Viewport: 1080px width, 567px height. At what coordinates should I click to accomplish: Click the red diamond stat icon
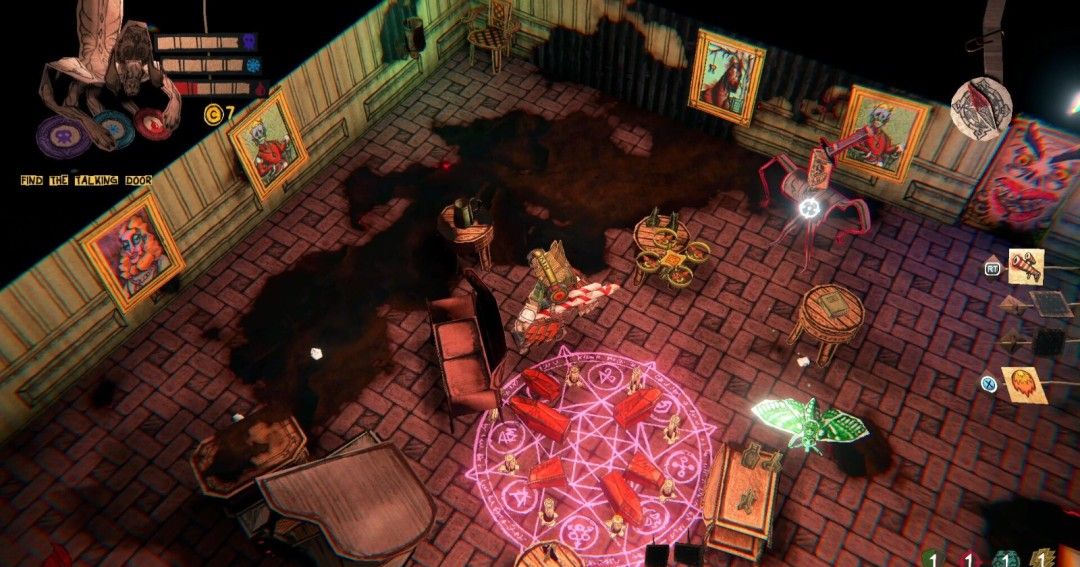pos(967,560)
